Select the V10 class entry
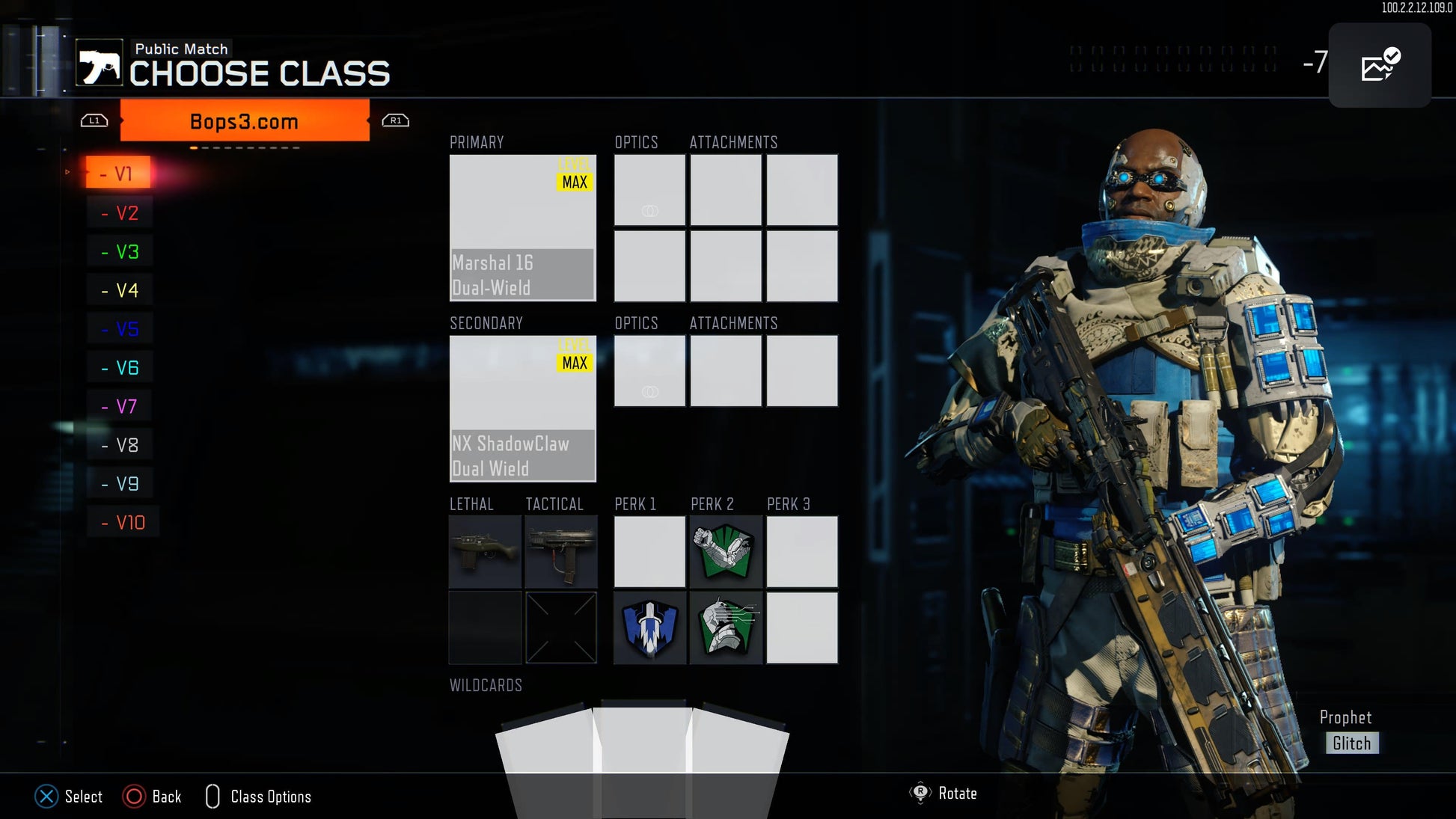 (123, 523)
